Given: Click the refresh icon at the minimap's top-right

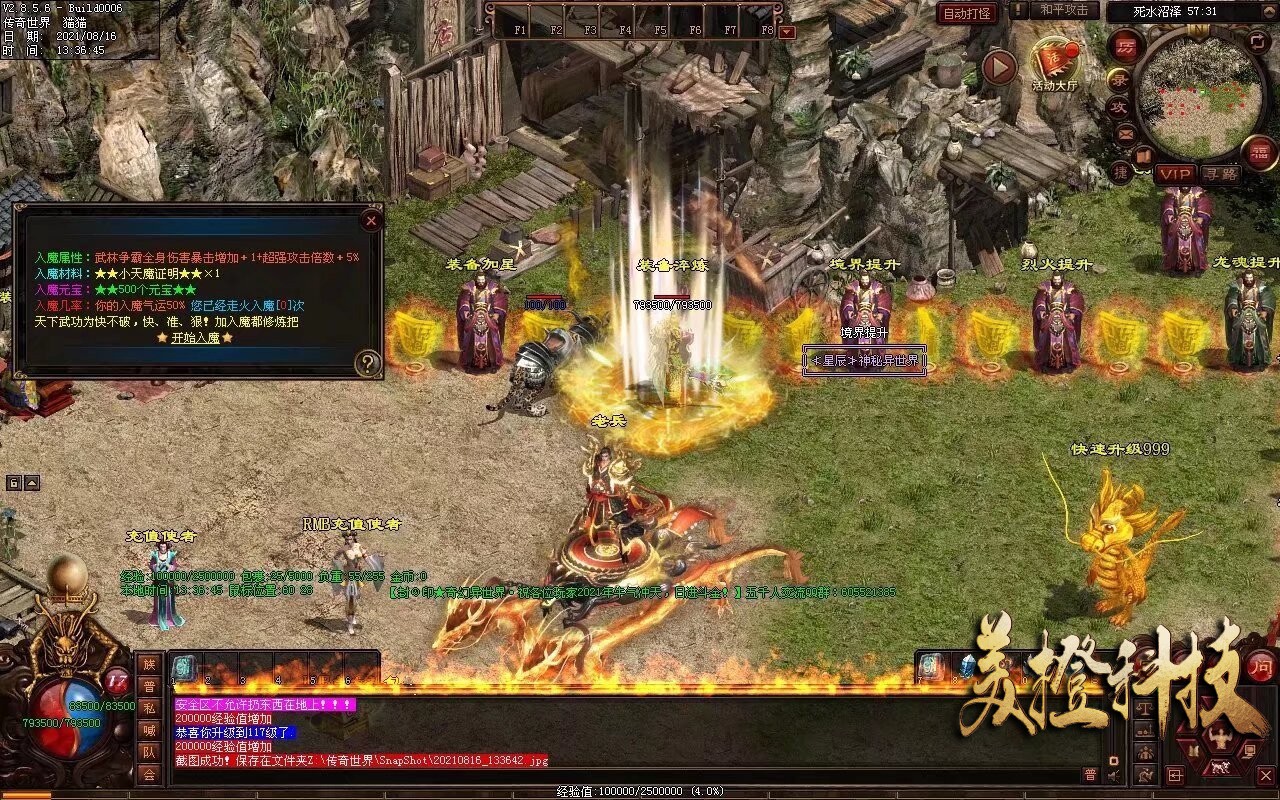Looking at the screenshot, I should pyautogui.click(x=1257, y=40).
